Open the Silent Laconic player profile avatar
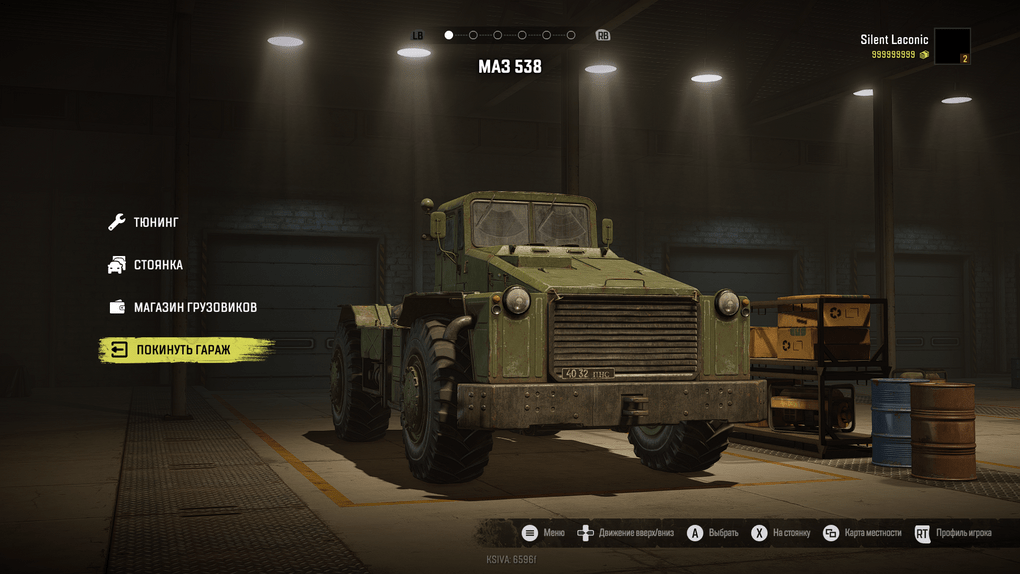This screenshot has height=574, width=1020. pyautogui.click(x=951, y=46)
